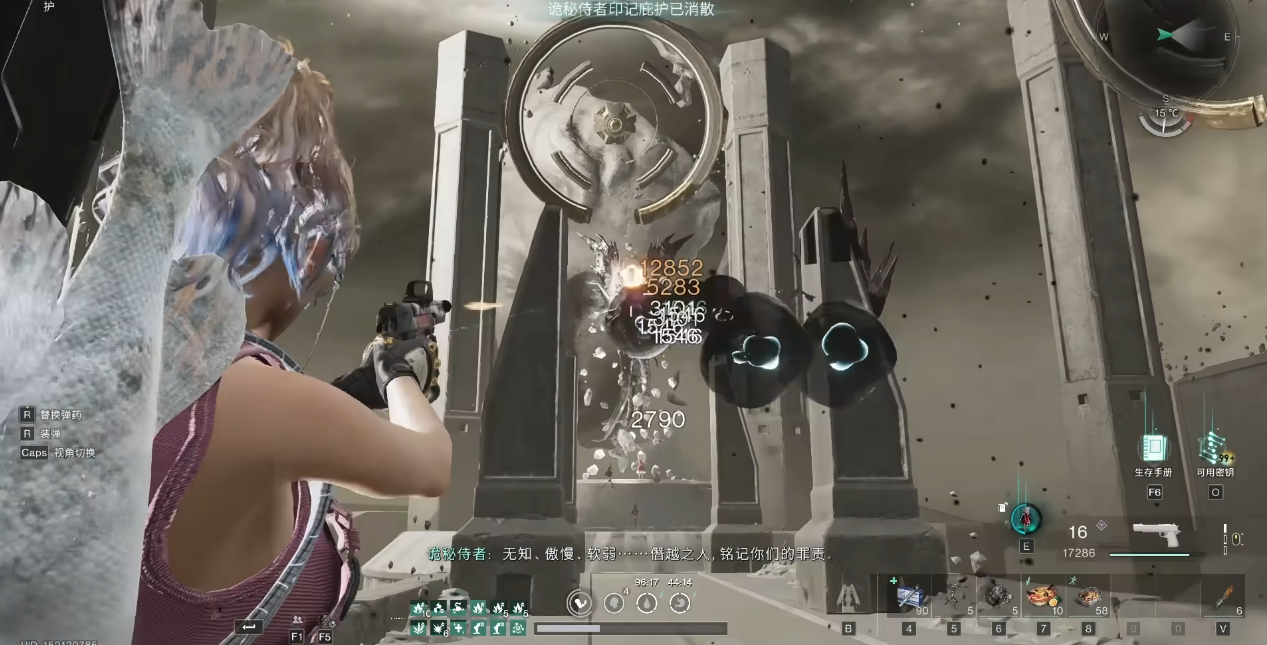Click the stomach hunger status icon
This screenshot has width=1267, height=645.
tap(680, 602)
